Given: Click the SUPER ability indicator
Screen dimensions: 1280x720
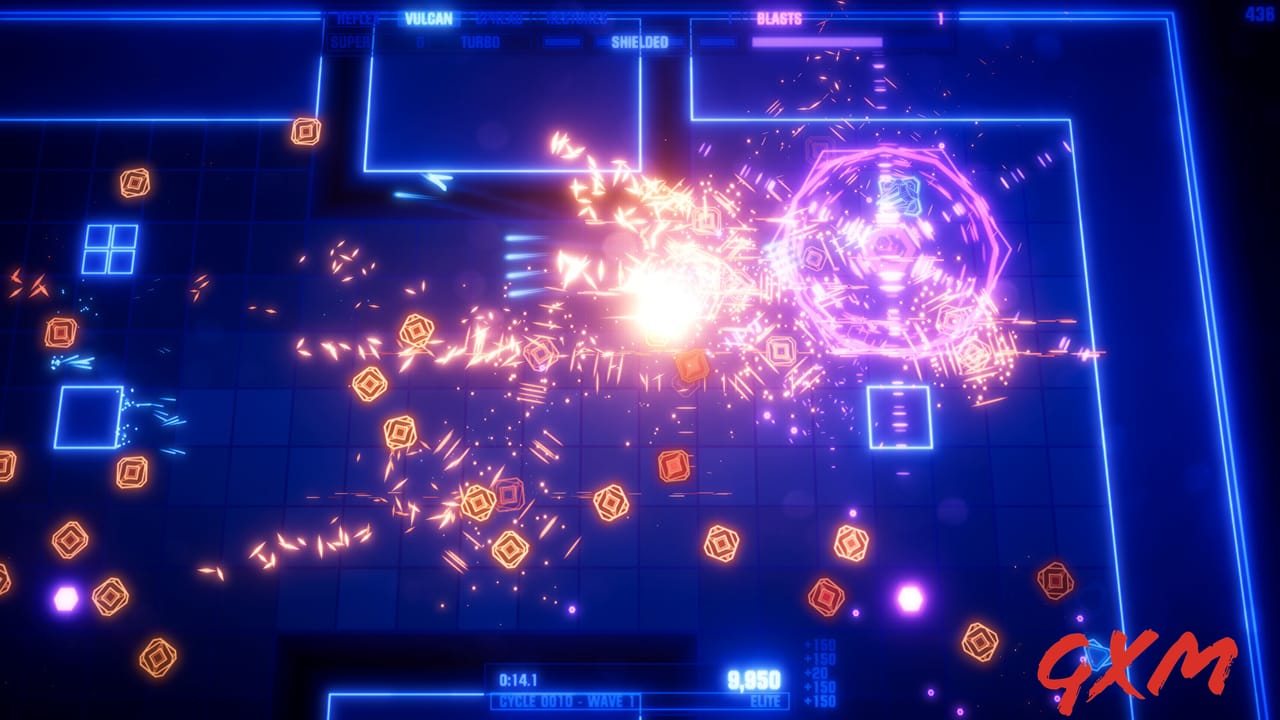Looking at the screenshot, I should pyautogui.click(x=348, y=41).
